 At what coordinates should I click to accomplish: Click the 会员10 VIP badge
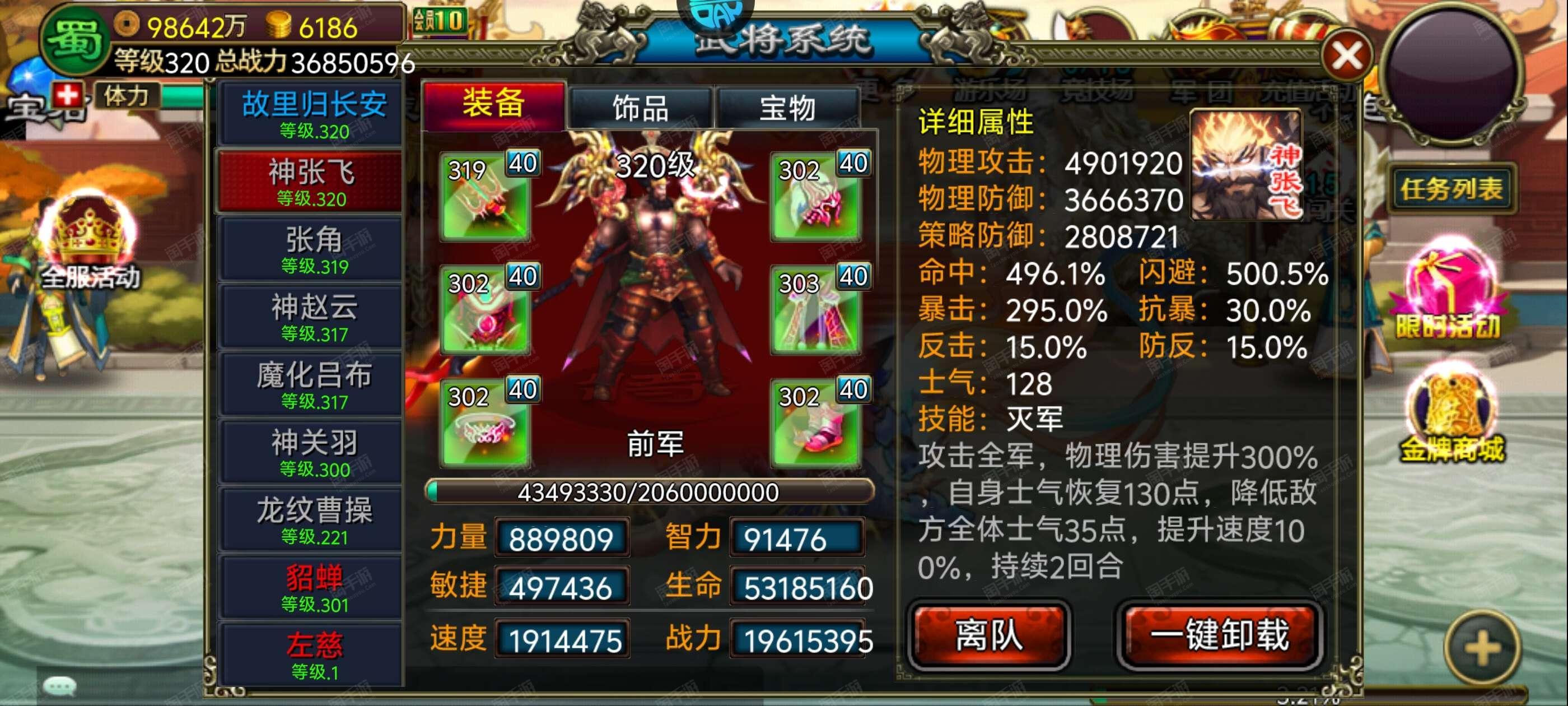tap(441, 20)
